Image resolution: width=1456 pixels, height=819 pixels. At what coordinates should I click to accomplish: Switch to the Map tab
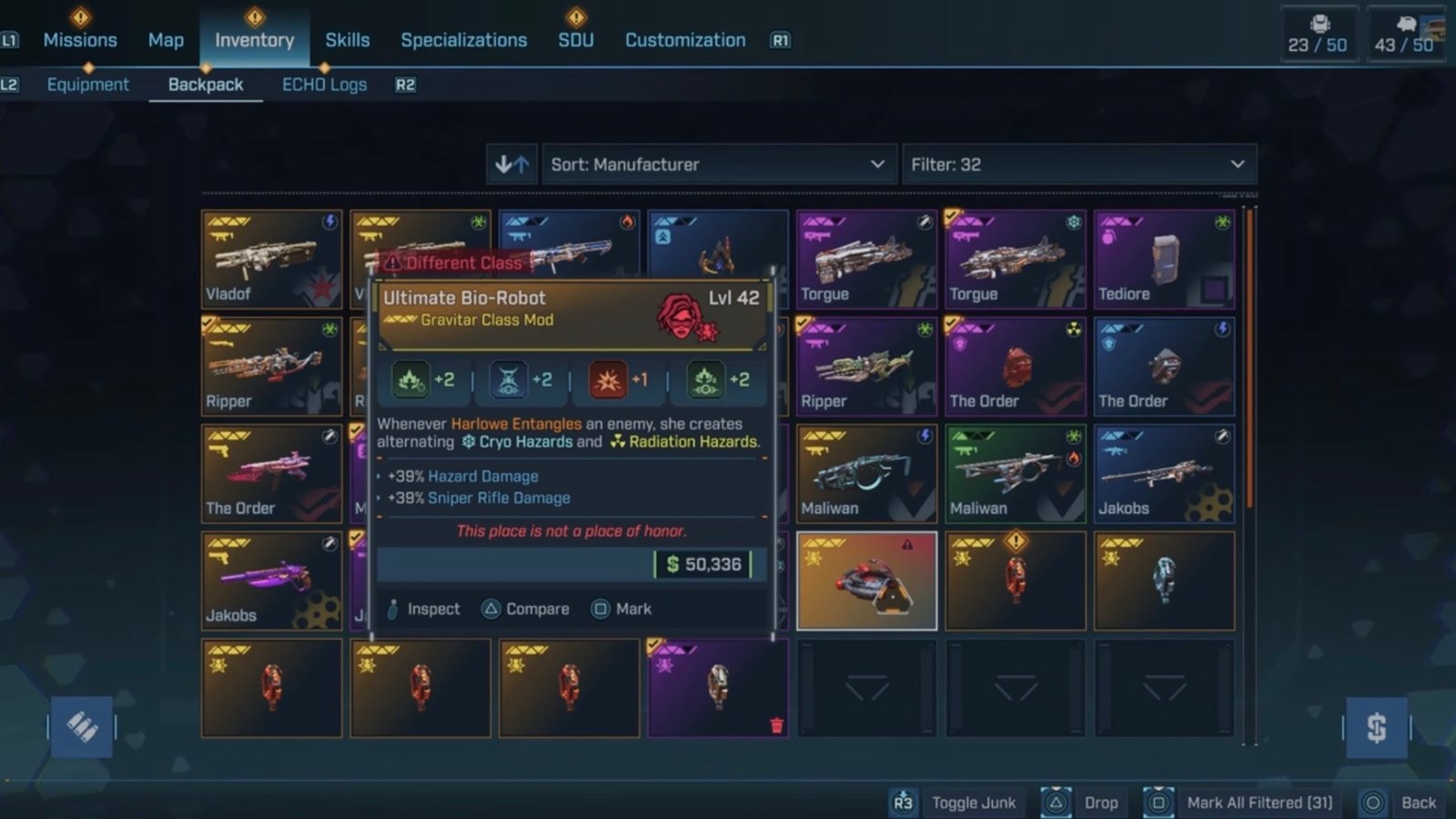point(166,40)
